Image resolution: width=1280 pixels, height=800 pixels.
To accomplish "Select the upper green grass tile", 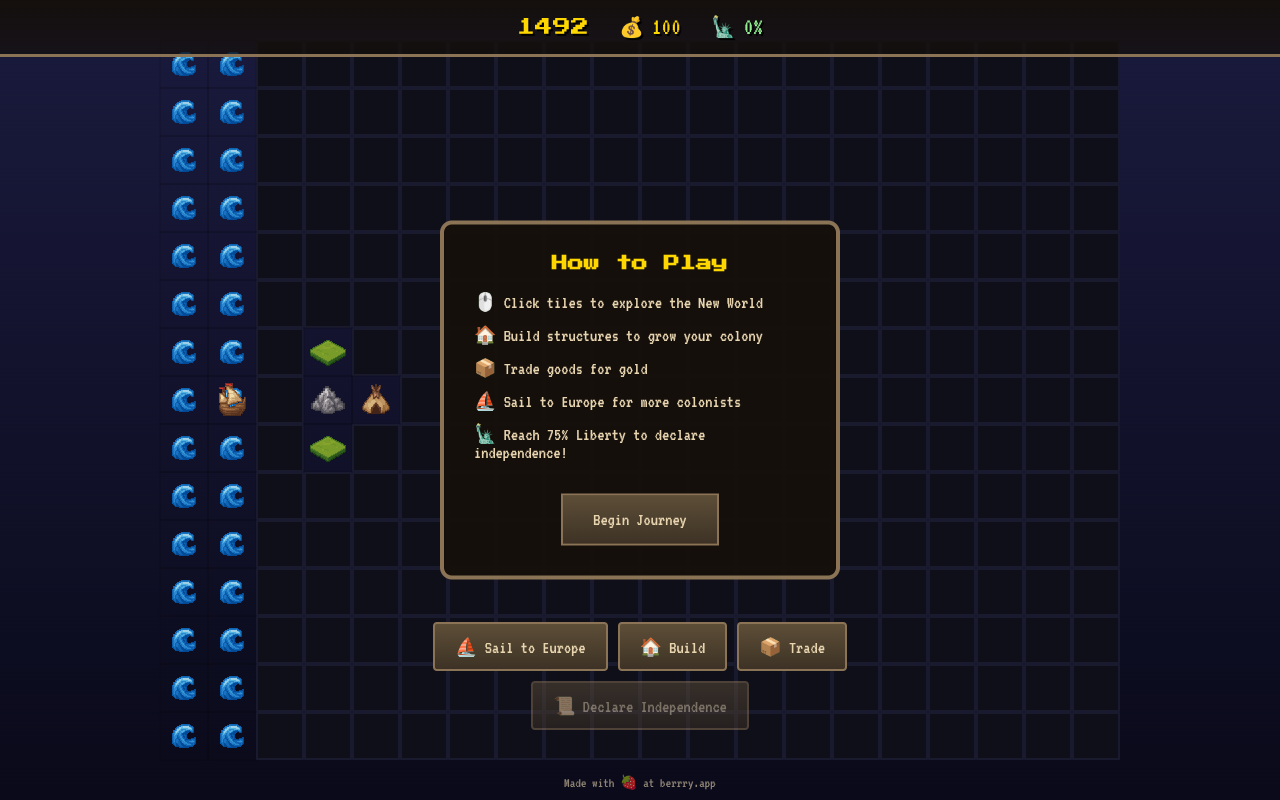I will (328, 351).
